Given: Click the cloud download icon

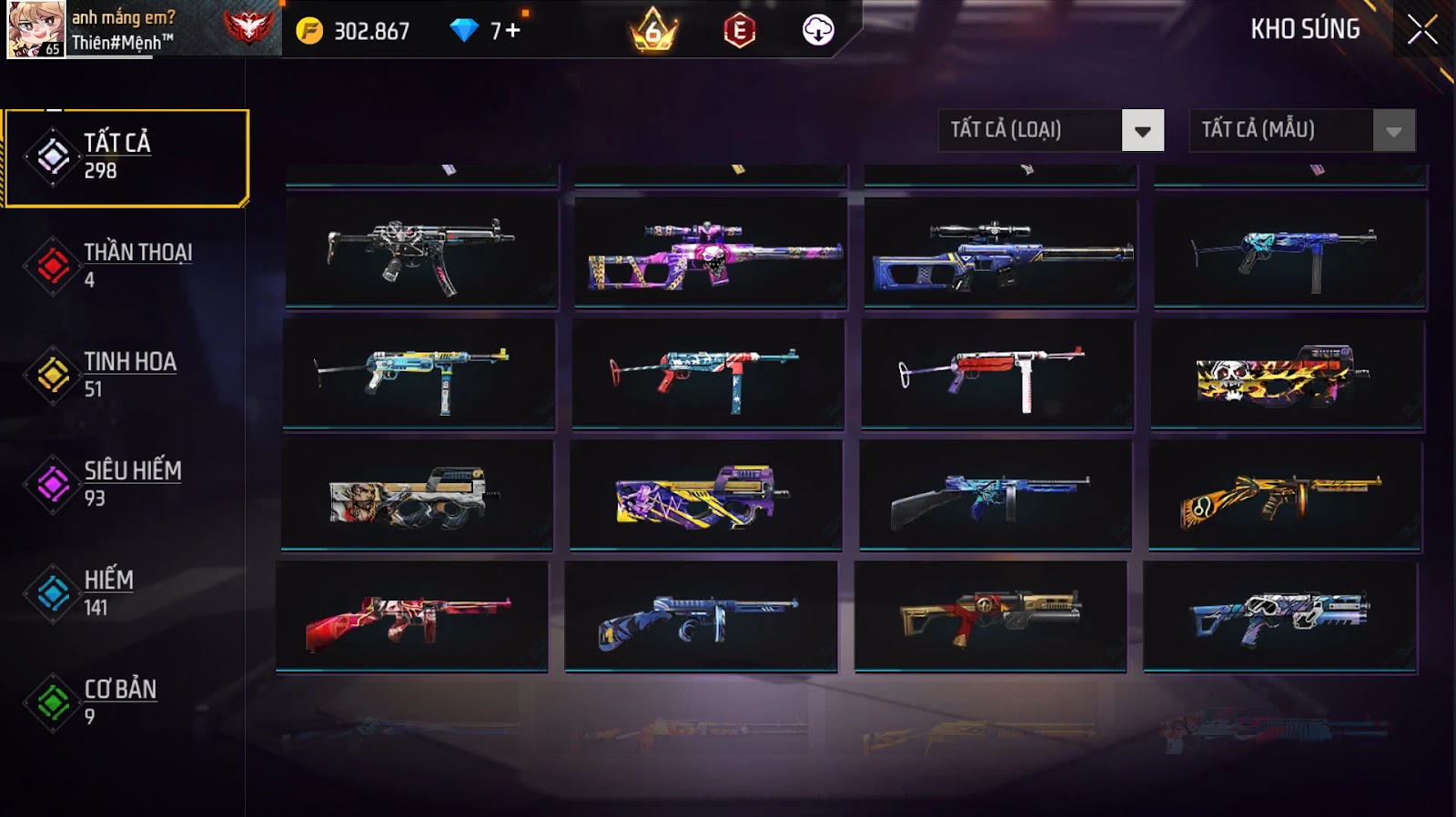Looking at the screenshot, I should click(x=818, y=31).
